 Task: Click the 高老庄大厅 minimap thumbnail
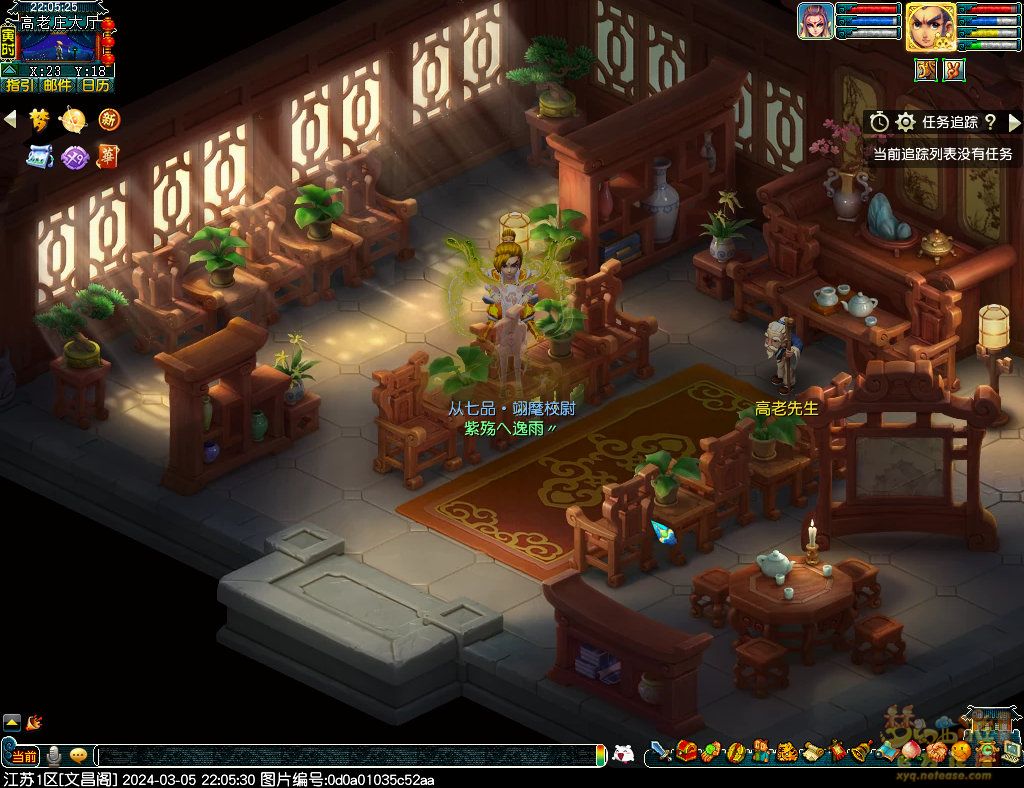coord(58,46)
